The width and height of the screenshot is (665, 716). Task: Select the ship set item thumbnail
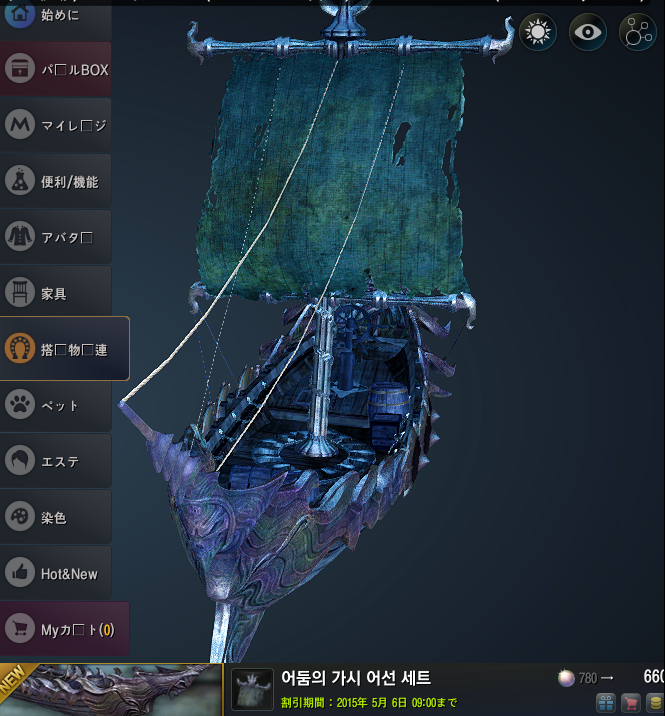(252, 689)
